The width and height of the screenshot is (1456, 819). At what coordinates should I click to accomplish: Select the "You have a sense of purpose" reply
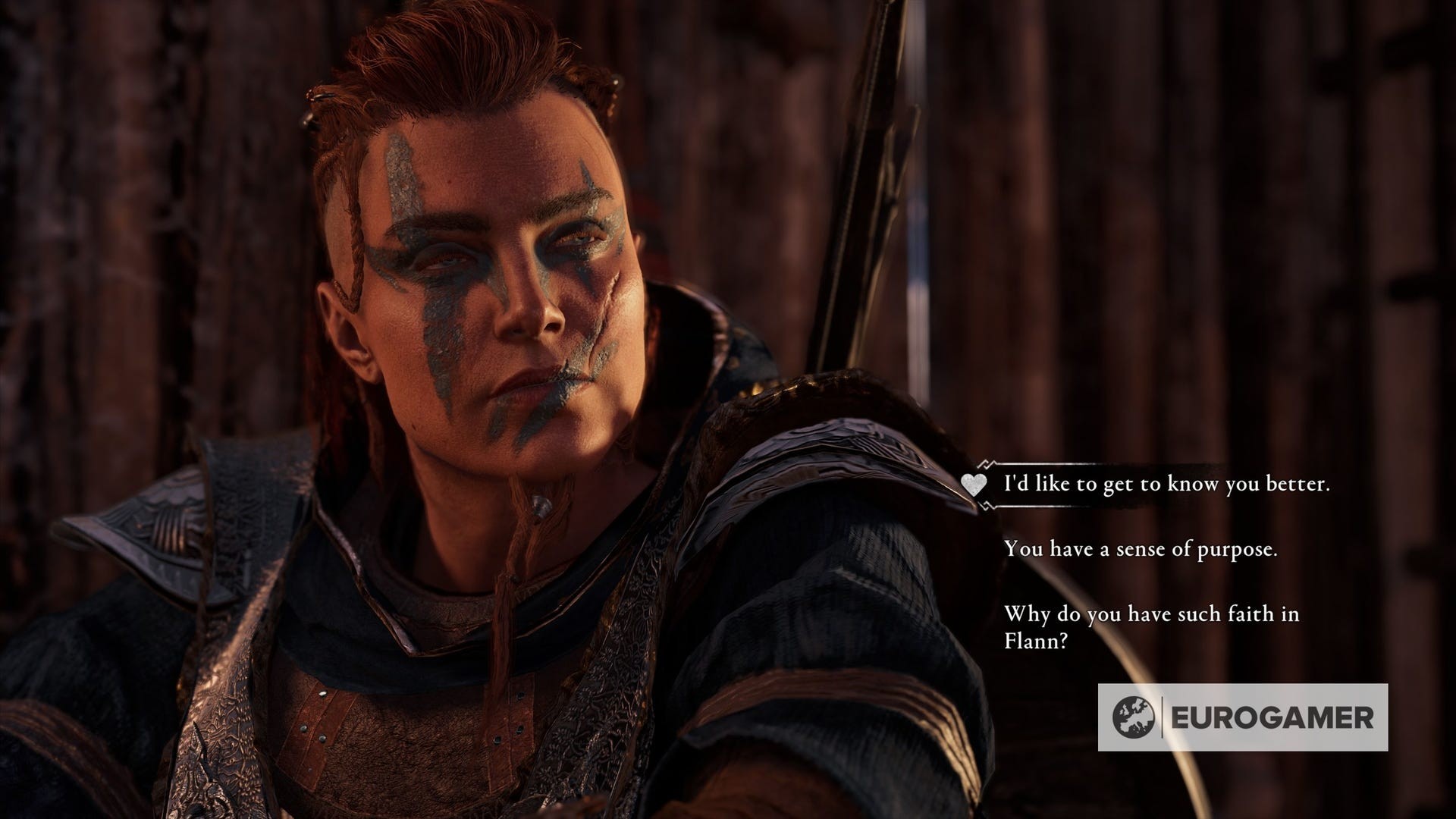click(1141, 549)
